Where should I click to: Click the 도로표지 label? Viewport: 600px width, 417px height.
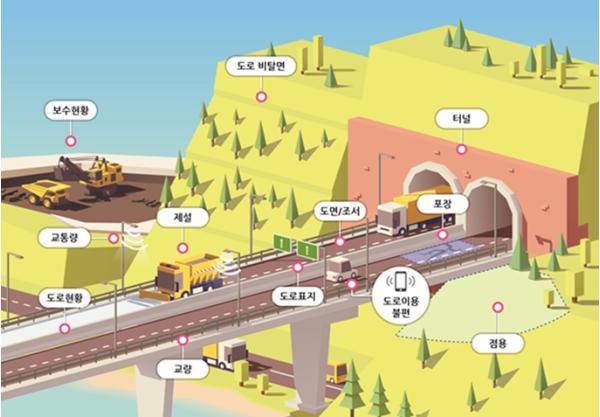click(298, 298)
